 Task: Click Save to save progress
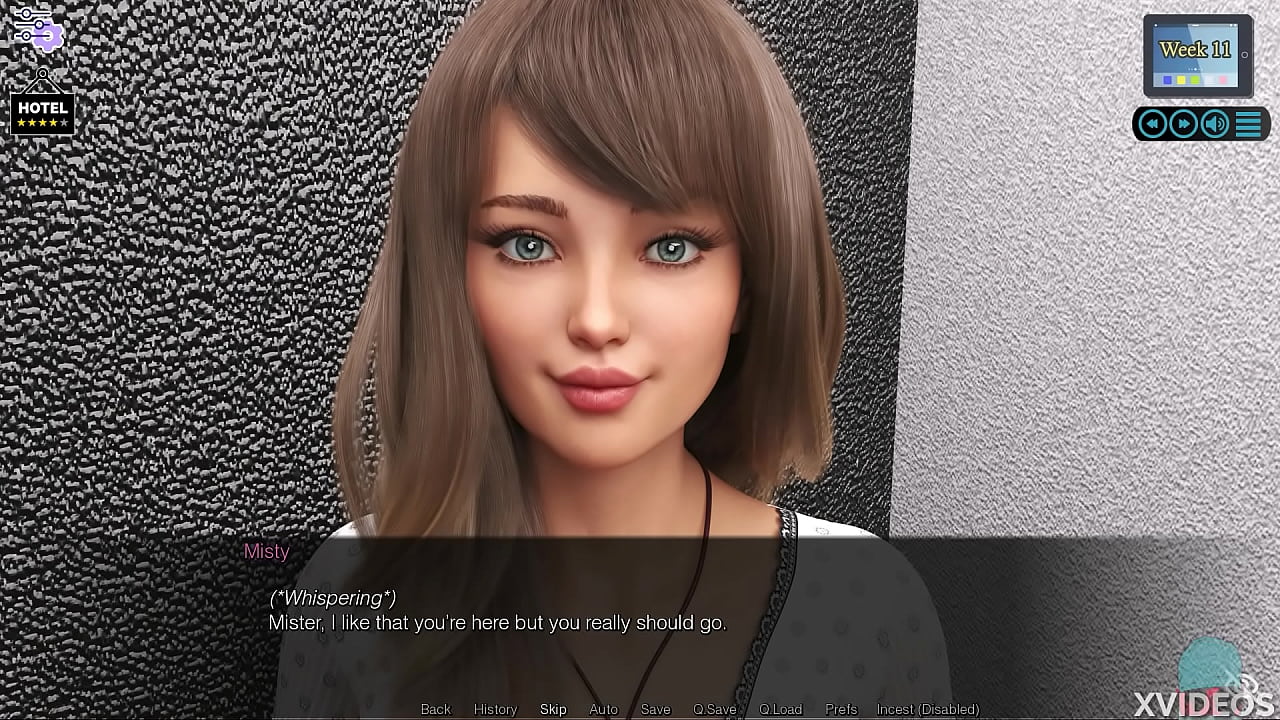coord(655,708)
